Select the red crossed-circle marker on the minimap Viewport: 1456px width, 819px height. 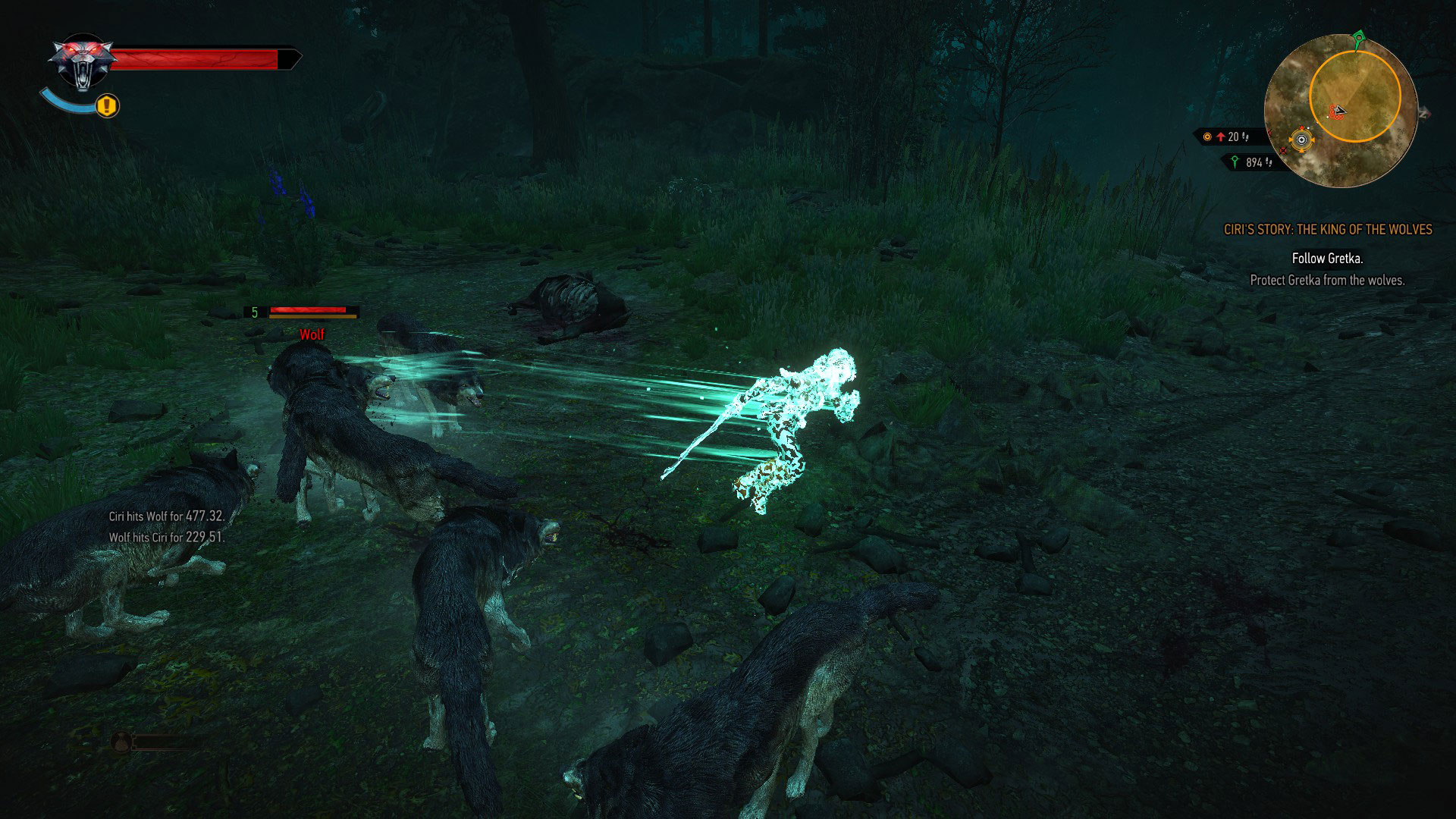coord(1283,150)
